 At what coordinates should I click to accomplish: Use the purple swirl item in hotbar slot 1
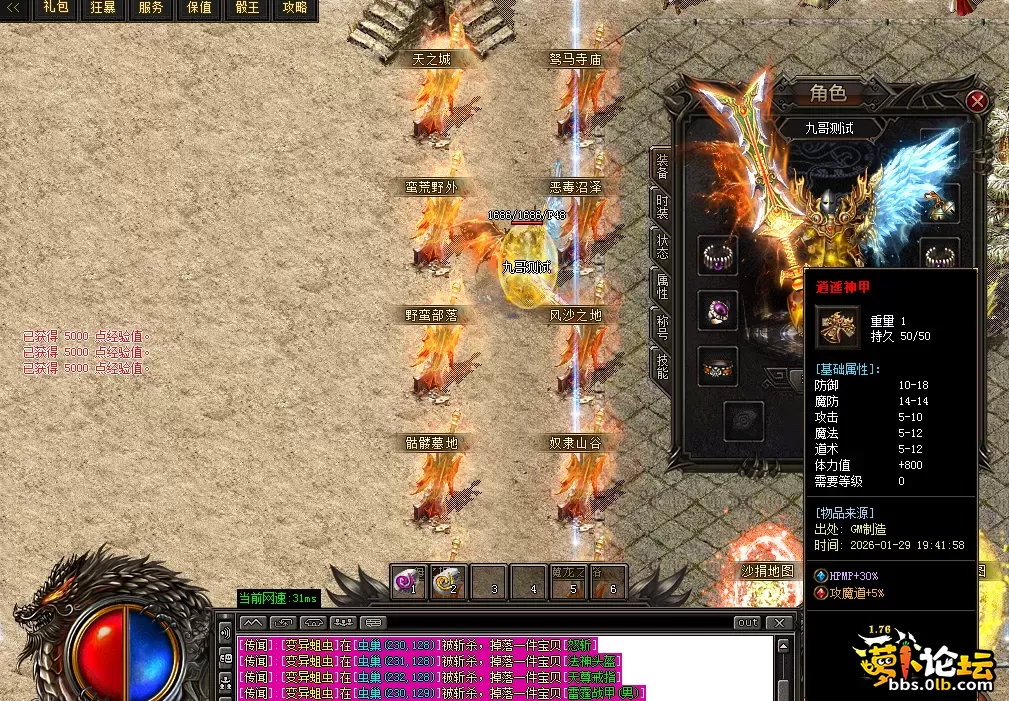click(x=408, y=581)
